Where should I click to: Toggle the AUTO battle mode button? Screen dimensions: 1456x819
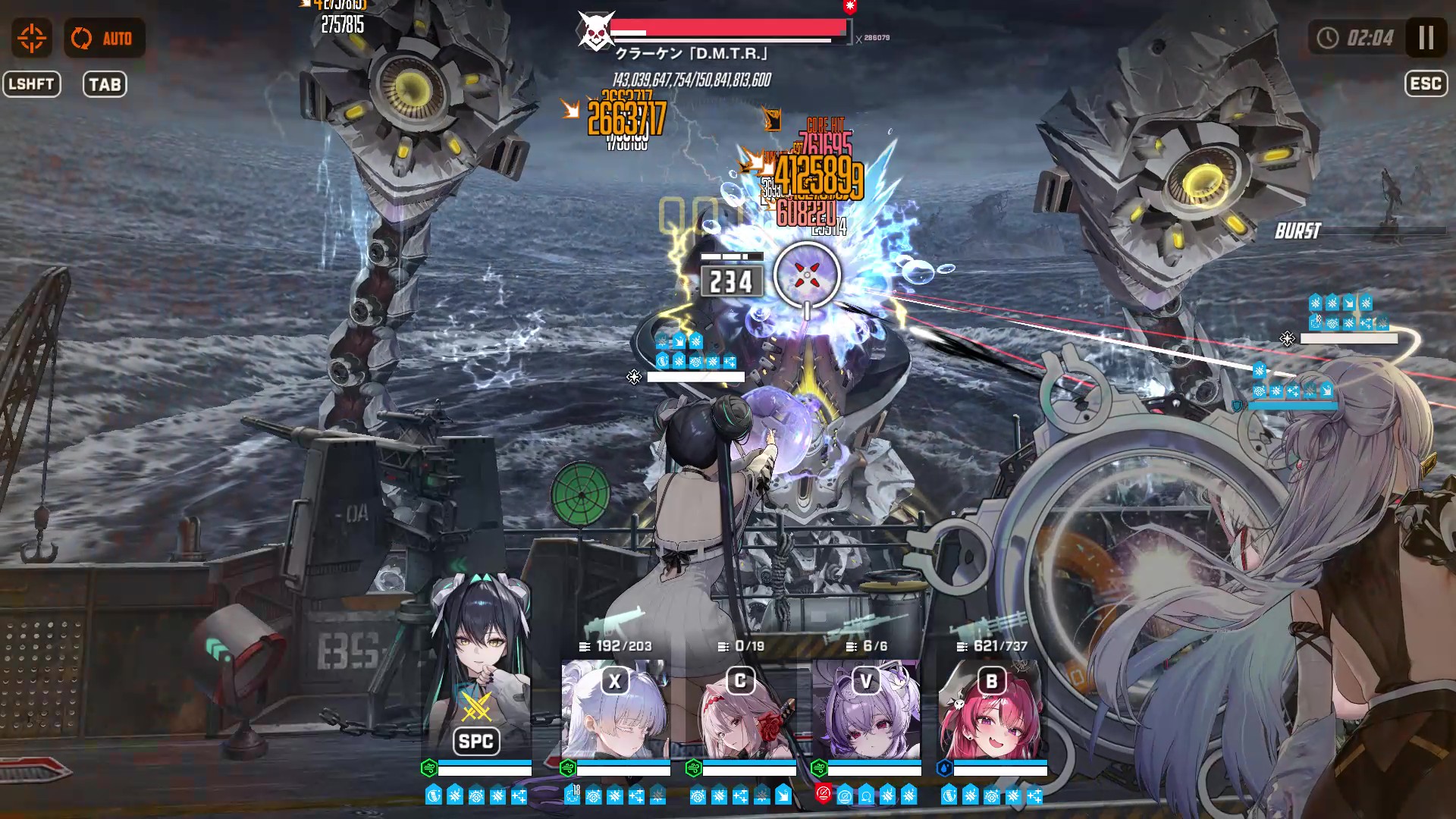pyautogui.click(x=104, y=38)
